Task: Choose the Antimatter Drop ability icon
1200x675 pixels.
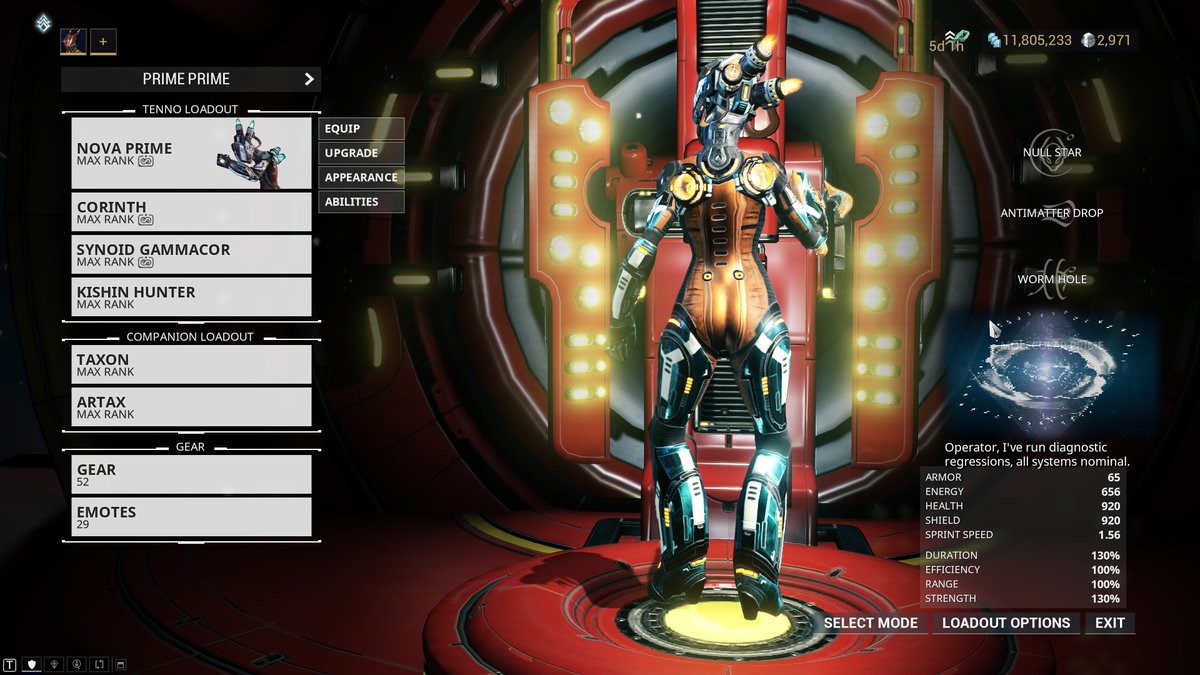Action: 1051,210
